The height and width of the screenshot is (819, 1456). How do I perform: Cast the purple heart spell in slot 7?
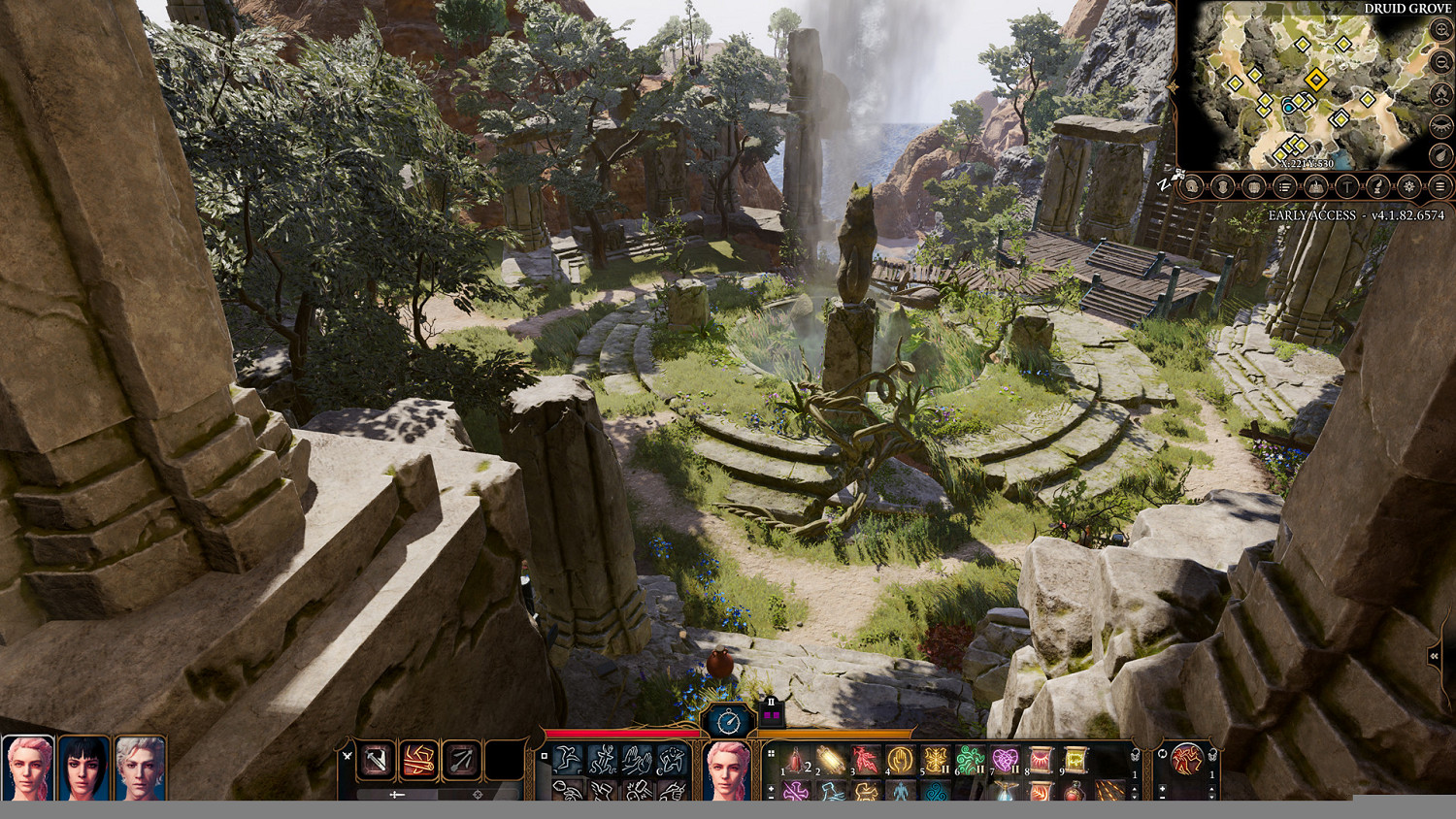(x=1005, y=760)
